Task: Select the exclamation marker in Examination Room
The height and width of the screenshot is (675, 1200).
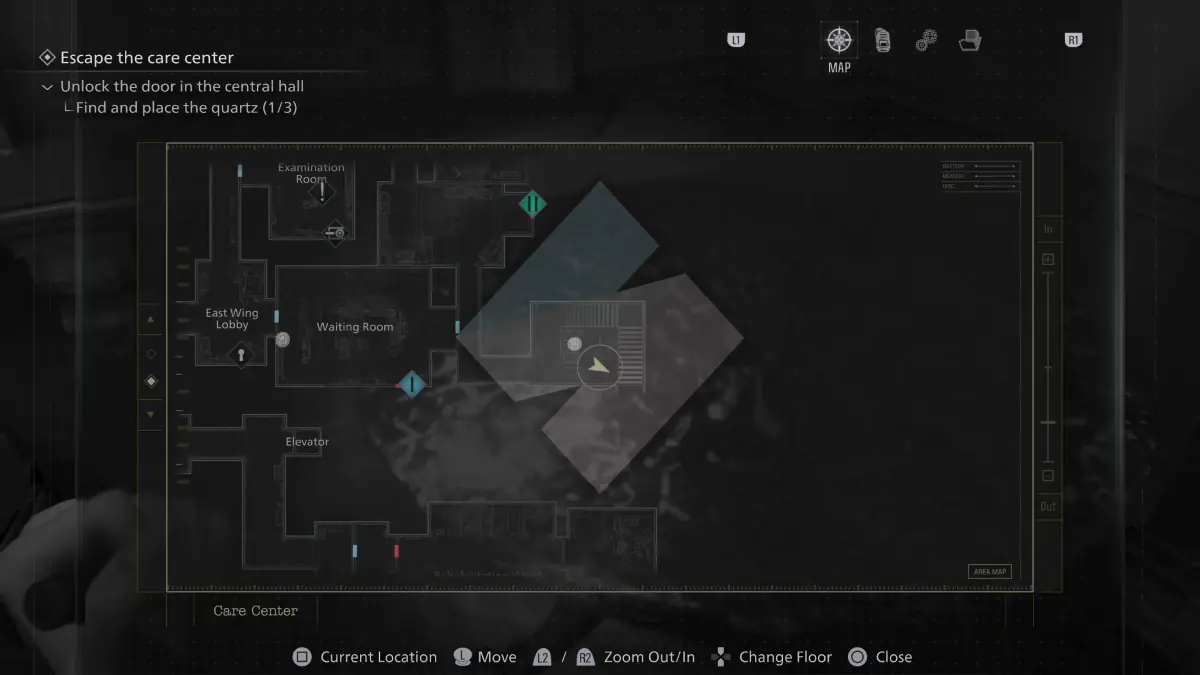Action: point(322,193)
